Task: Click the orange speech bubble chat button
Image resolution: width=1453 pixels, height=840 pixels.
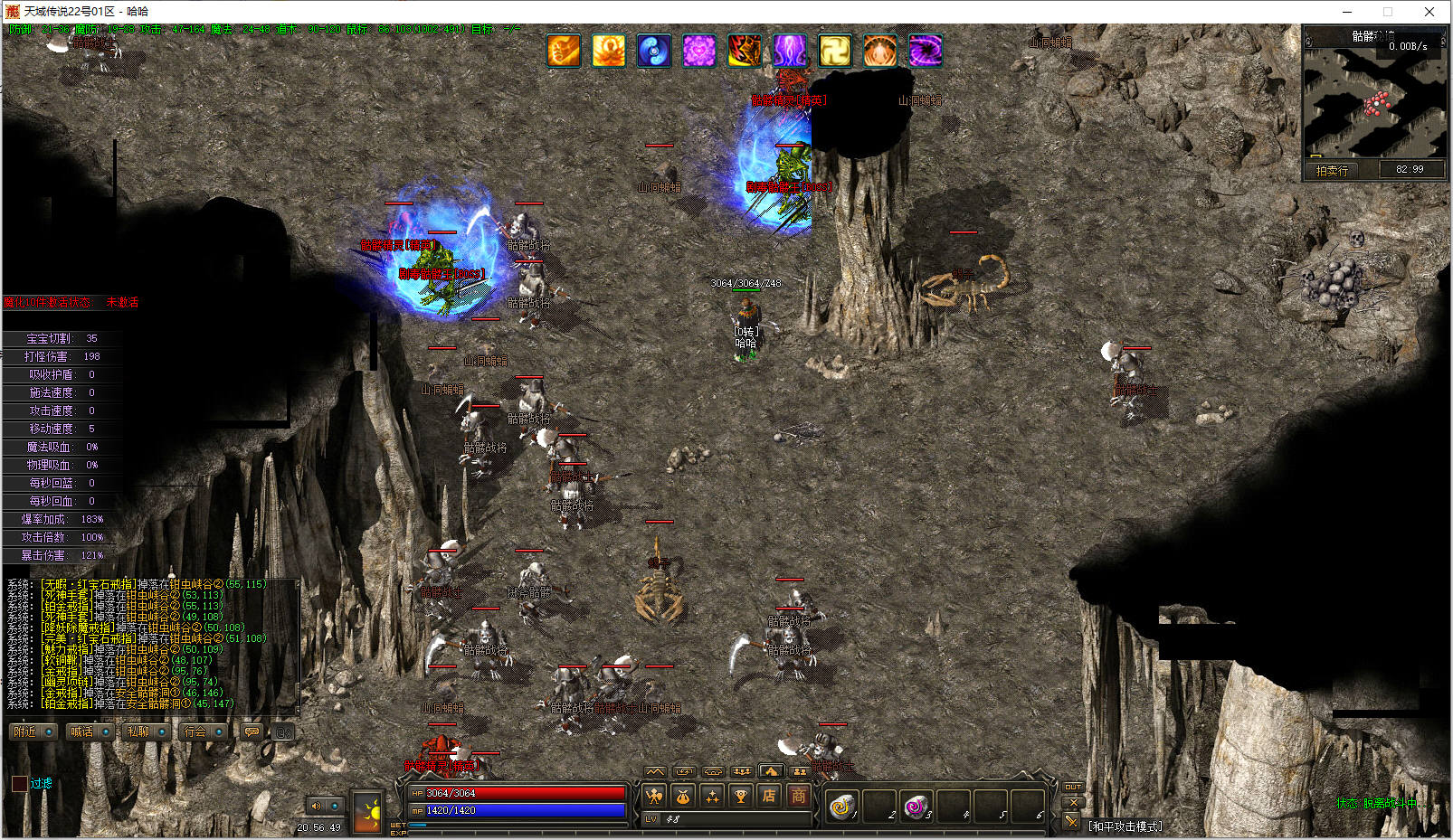Action: [252, 731]
